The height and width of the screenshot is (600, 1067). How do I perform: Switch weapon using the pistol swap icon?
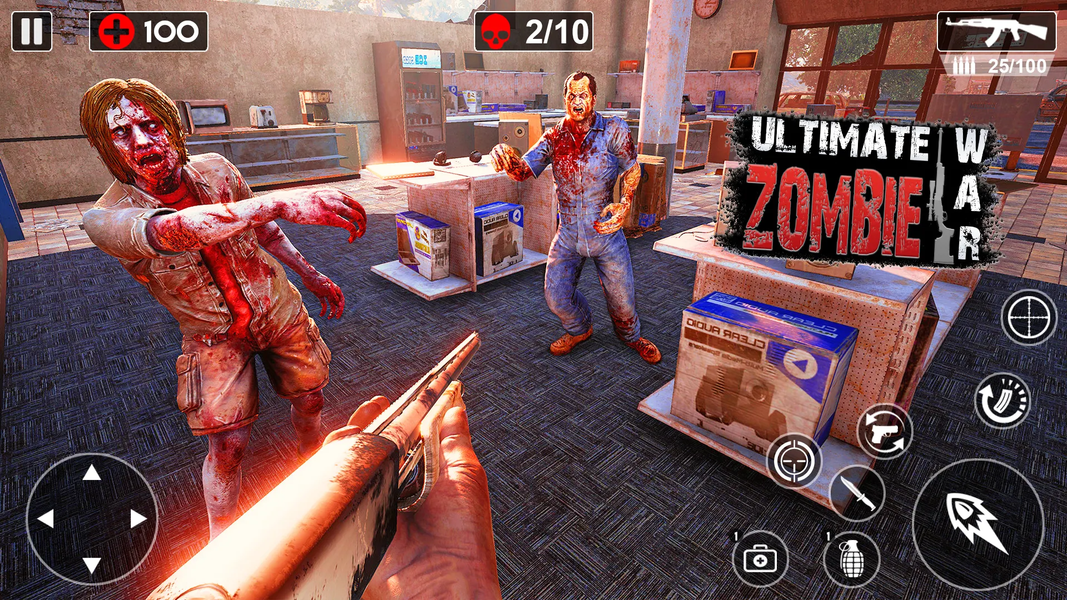(x=885, y=431)
